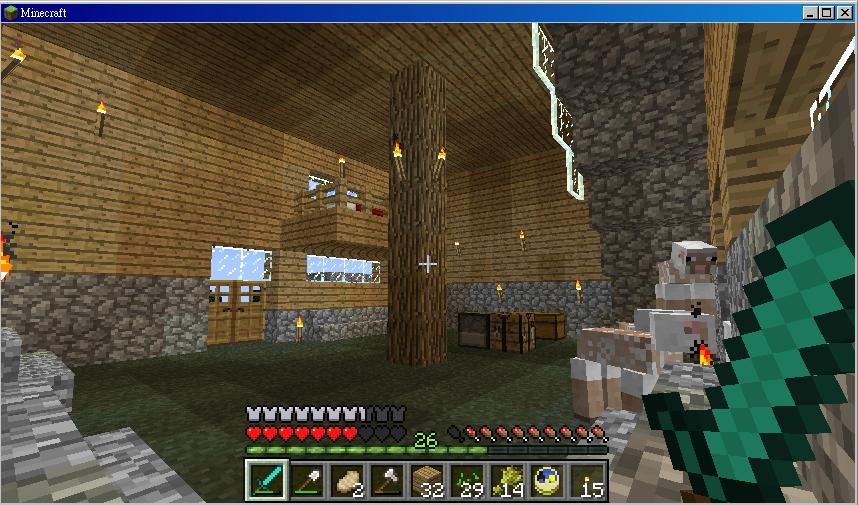The width and height of the screenshot is (858, 505).
Task: Select the axe hotbar slot
Action: (x=386, y=481)
